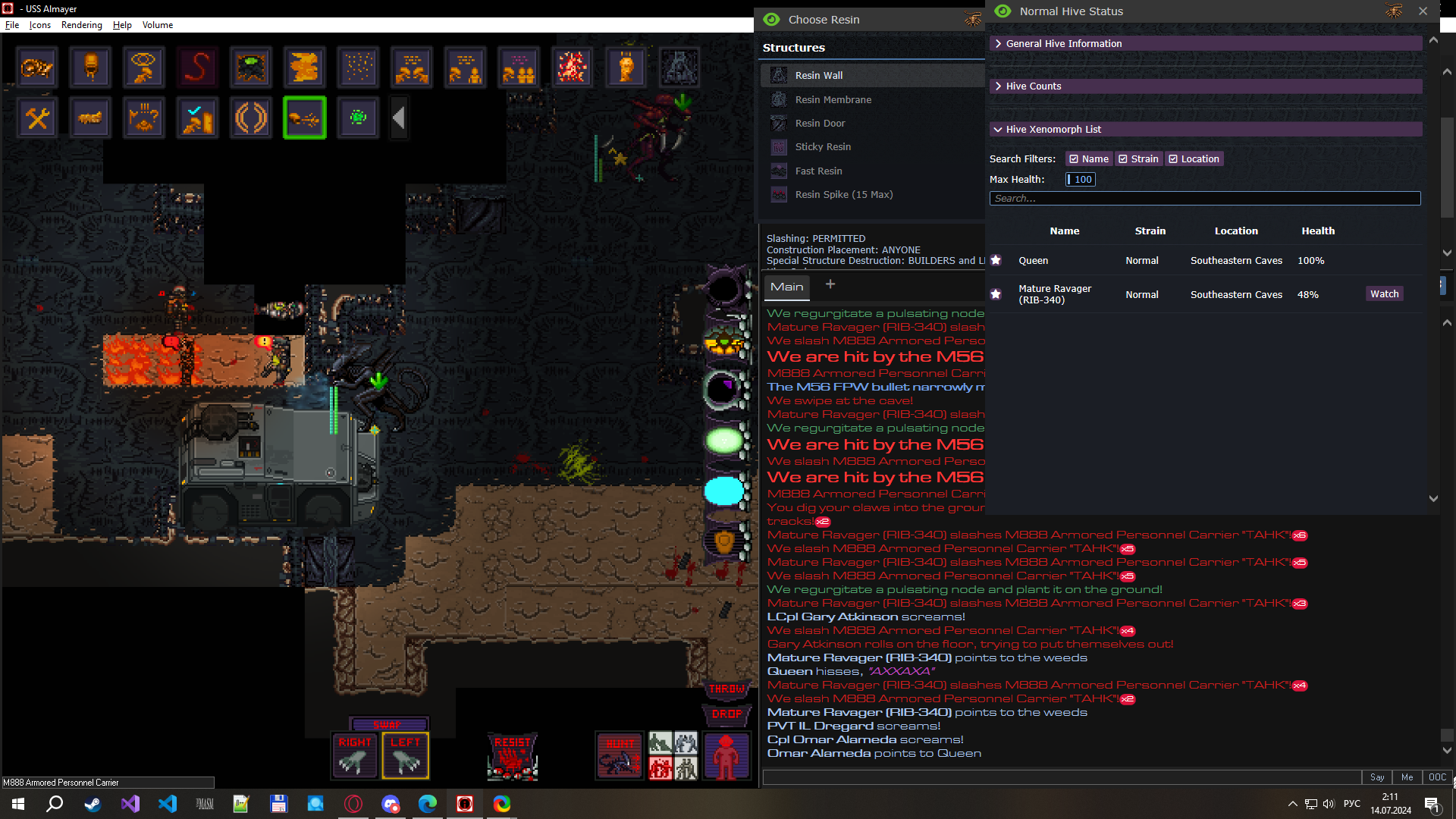Expand General Hive Information section
Viewport: 1456px width, 819px height.
coord(1063,44)
